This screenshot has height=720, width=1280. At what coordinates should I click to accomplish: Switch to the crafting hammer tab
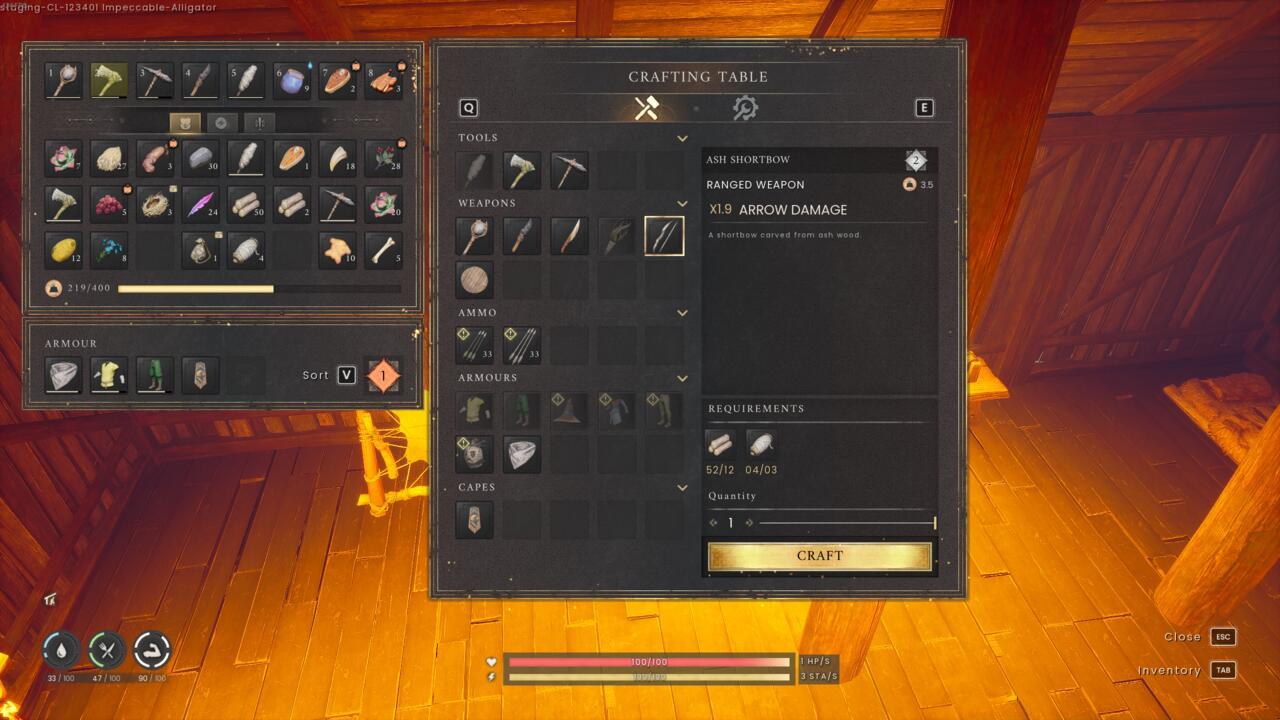tap(648, 108)
